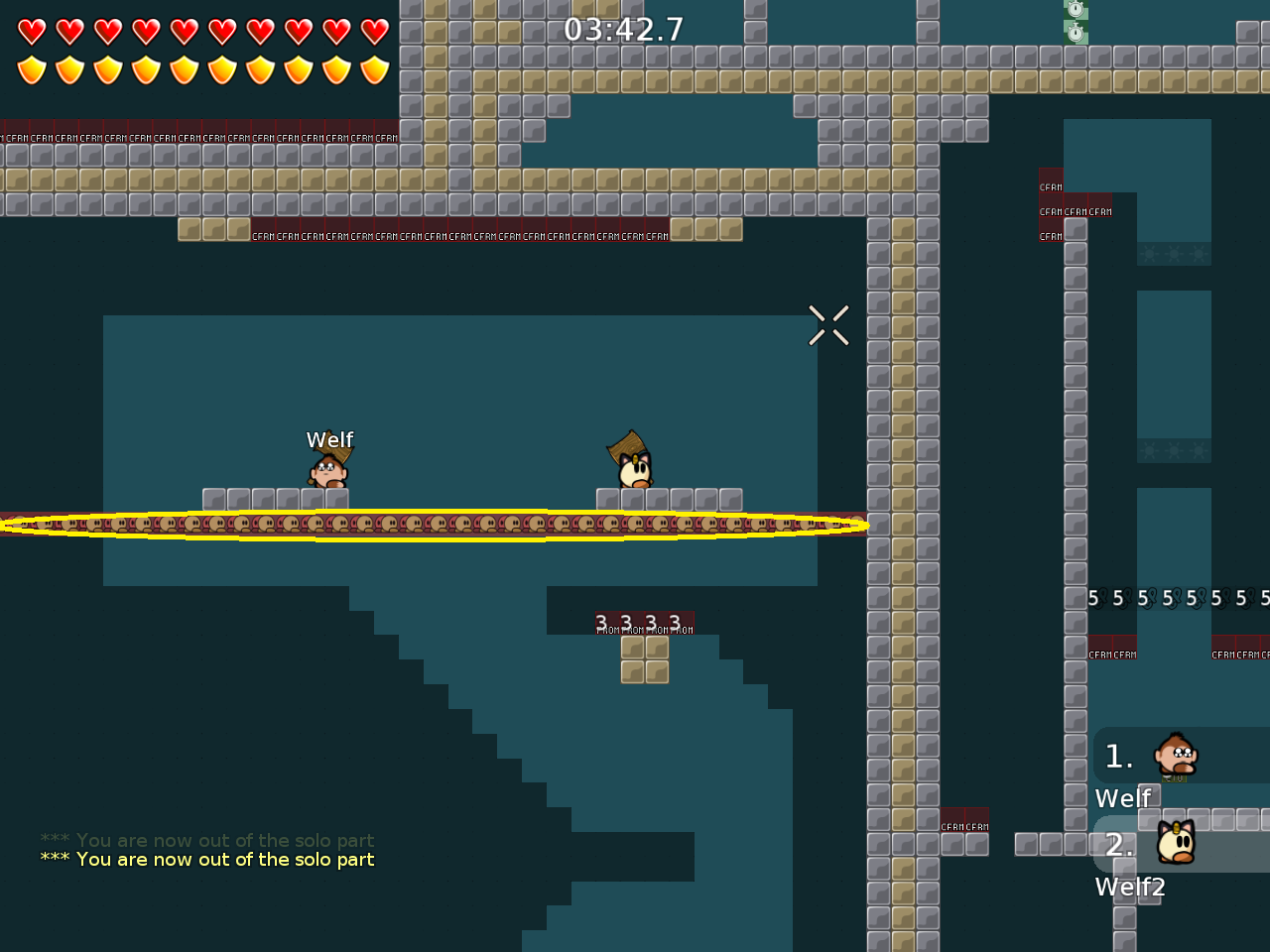
Task: Click one of the number 5 switch tiles
Action: pyautogui.click(x=1091, y=597)
